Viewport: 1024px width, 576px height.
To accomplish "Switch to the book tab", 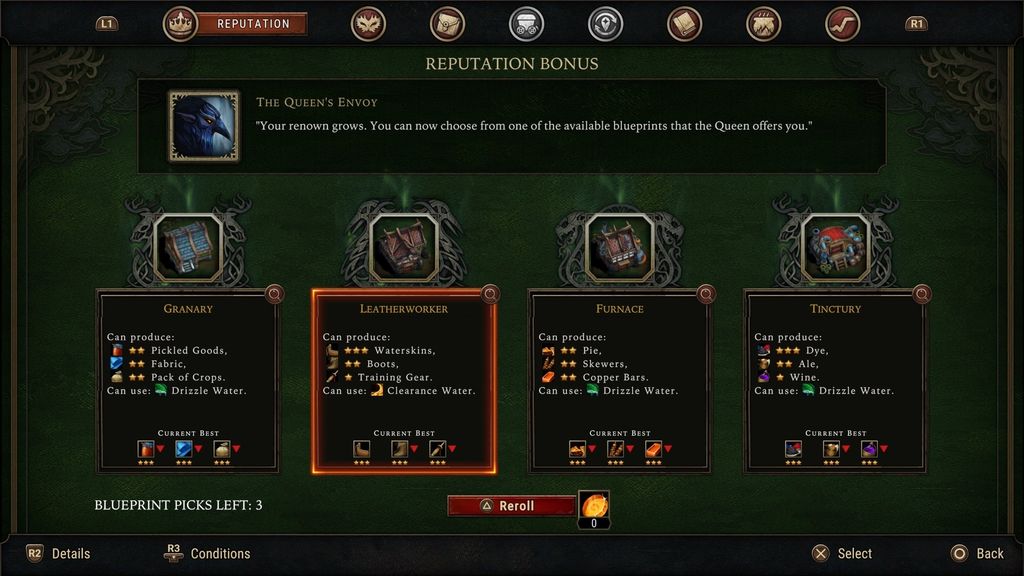I will pos(684,23).
